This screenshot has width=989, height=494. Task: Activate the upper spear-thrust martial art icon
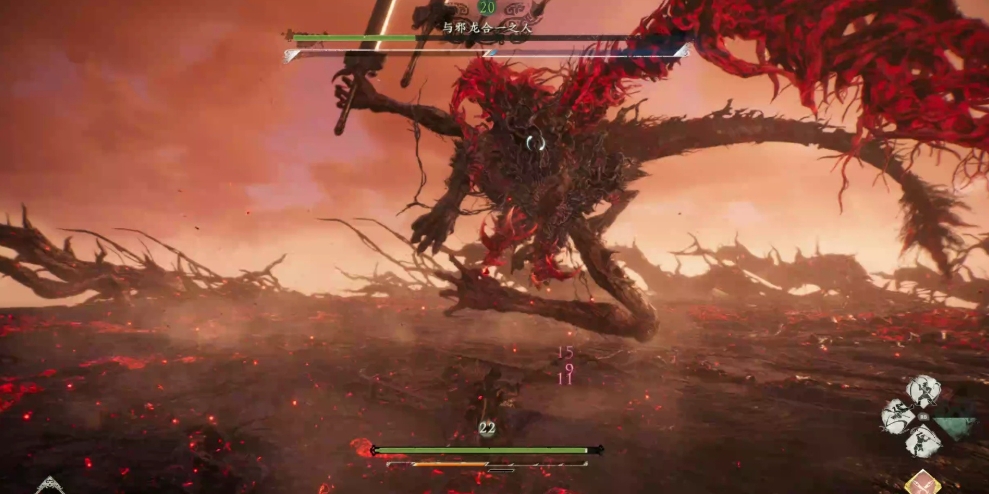pyautogui.click(x=923, y=392)
